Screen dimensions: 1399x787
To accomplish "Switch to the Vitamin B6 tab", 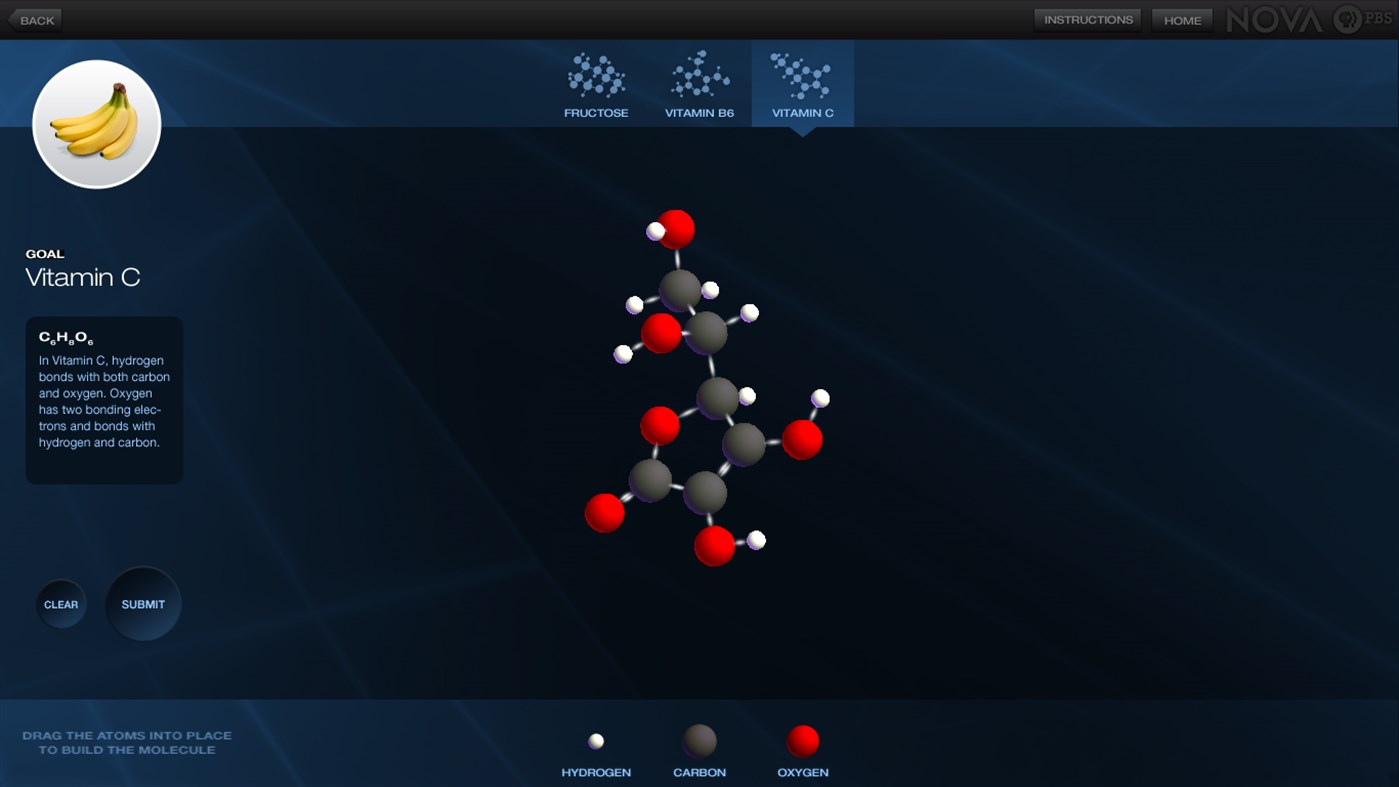I will (x=699, y=85).
